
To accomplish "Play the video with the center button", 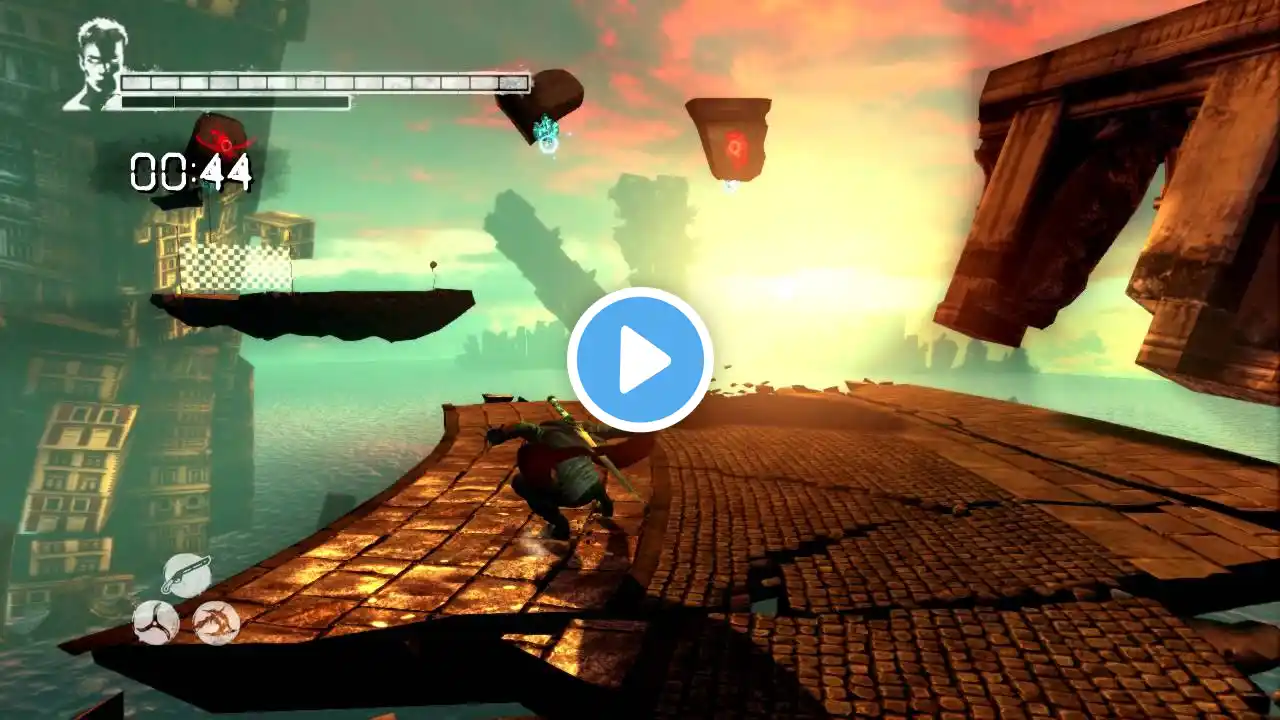I will point(640,360).
